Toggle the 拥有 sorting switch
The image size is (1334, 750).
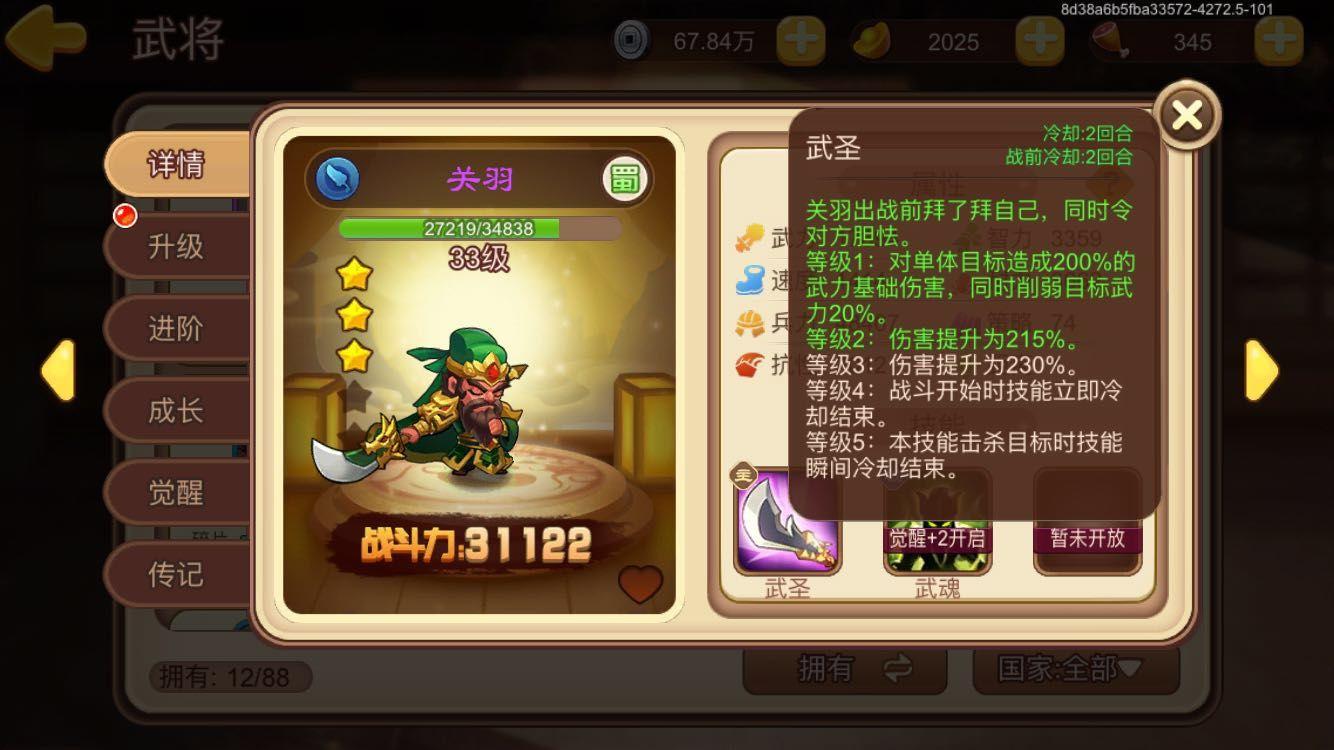[844, 671]
